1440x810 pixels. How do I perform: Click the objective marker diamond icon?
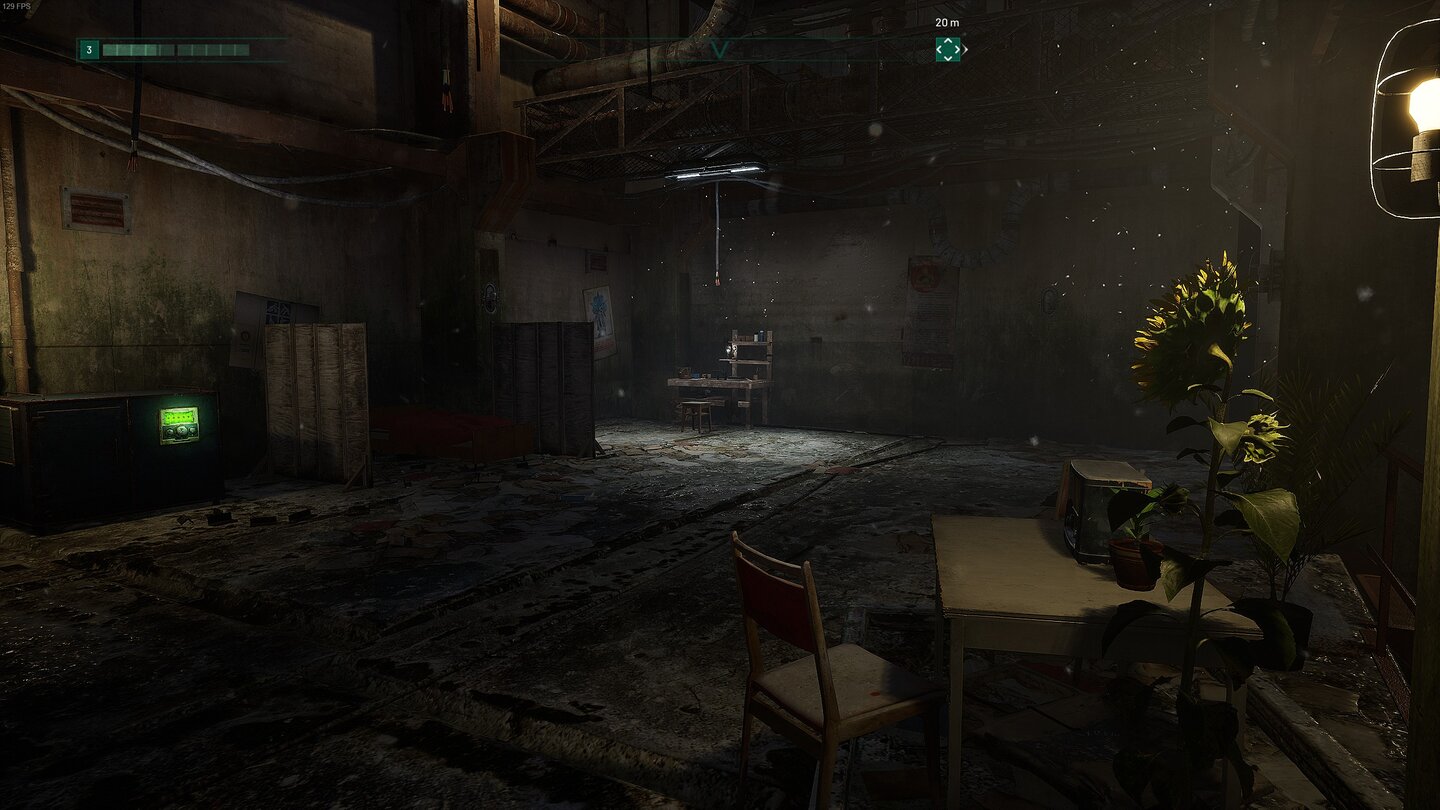coord(948,49)
